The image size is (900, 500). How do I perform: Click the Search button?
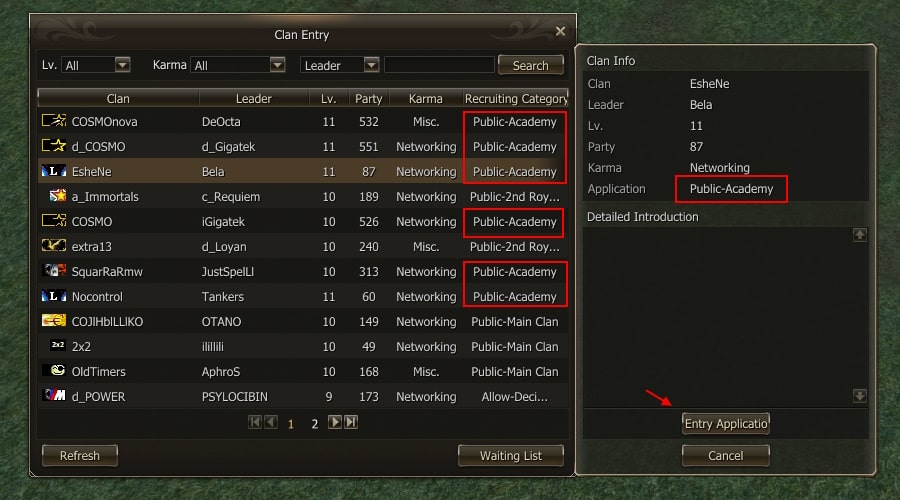[x=530, y=65]
